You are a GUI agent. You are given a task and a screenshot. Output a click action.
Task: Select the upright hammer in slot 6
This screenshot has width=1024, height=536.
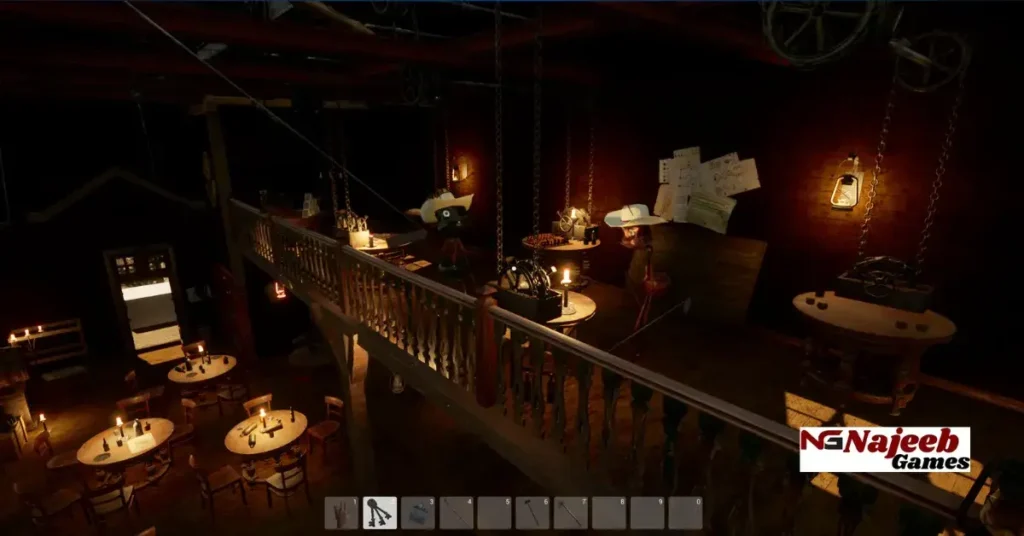point(532,513)
